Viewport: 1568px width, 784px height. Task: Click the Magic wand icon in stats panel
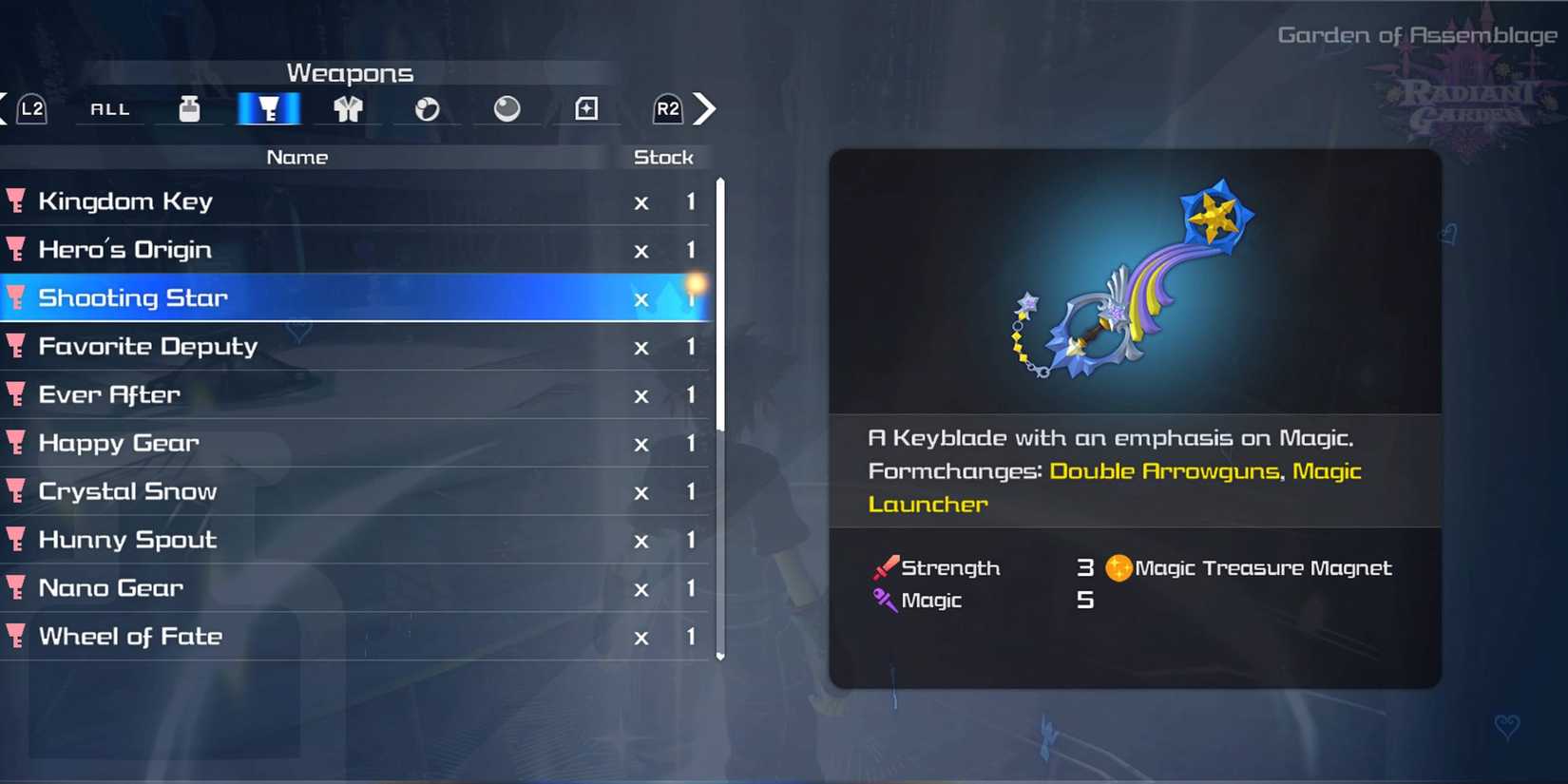[x=883, y=600]
